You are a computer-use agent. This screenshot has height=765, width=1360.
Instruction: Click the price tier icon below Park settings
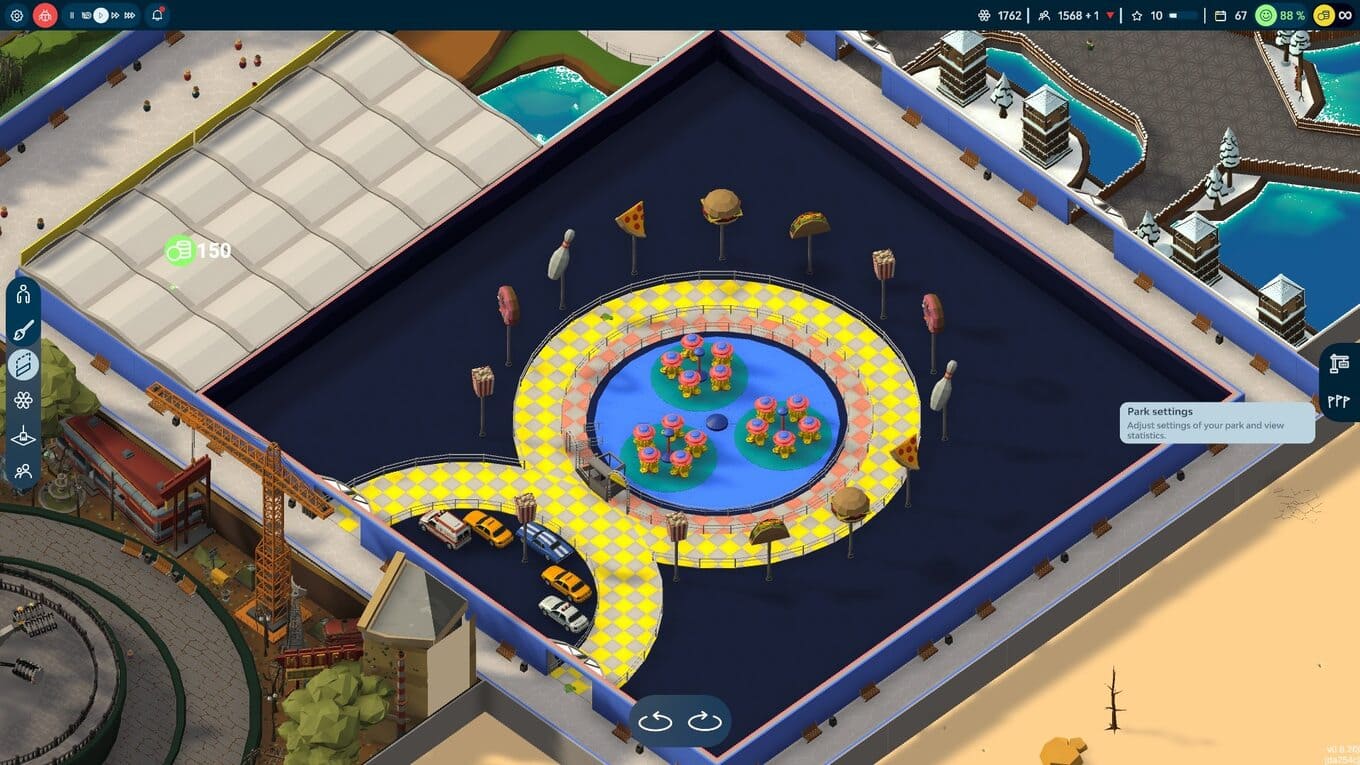pos(1339,400)
